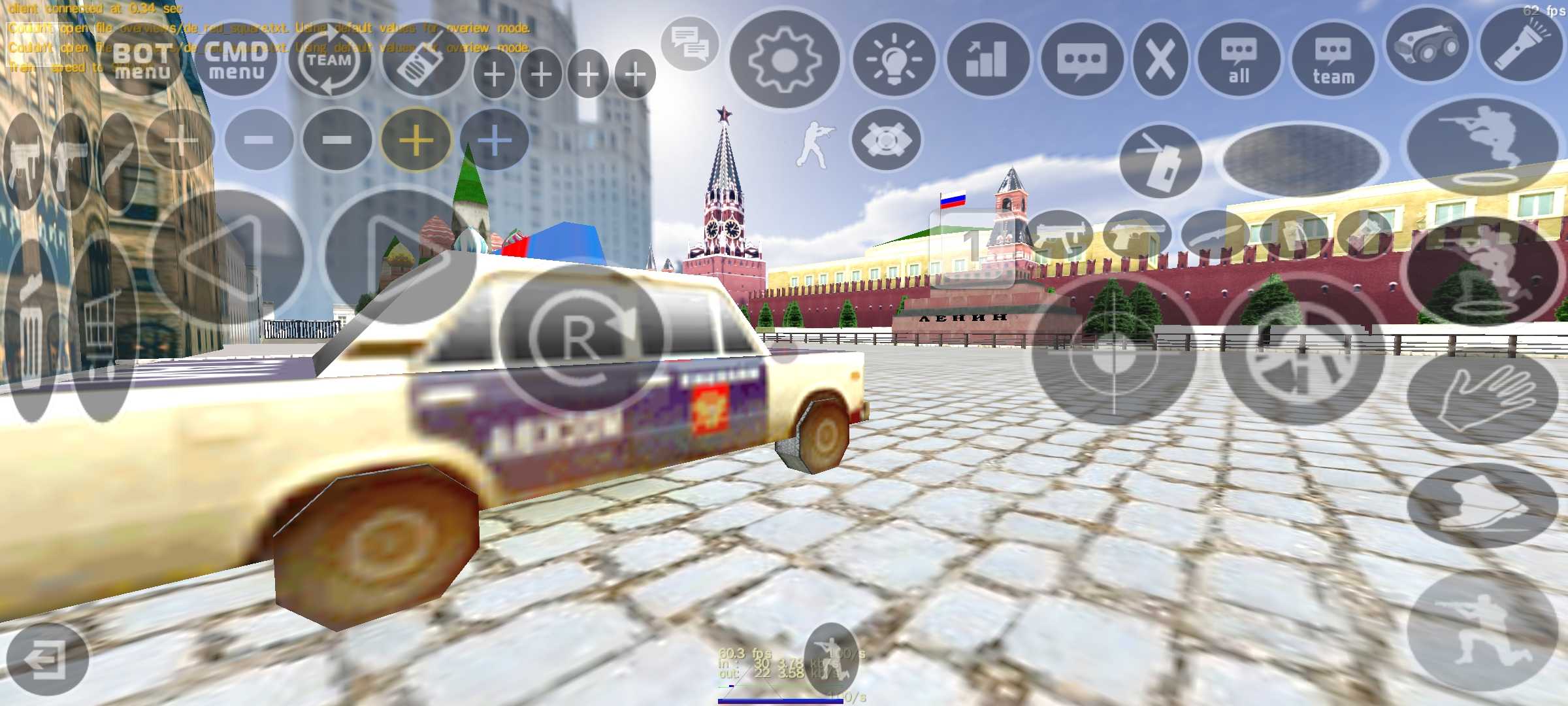Screen dimensions: 1568x706
Task: Activate the walkie-talkie radio button
Action: click(x=423, y=60)
